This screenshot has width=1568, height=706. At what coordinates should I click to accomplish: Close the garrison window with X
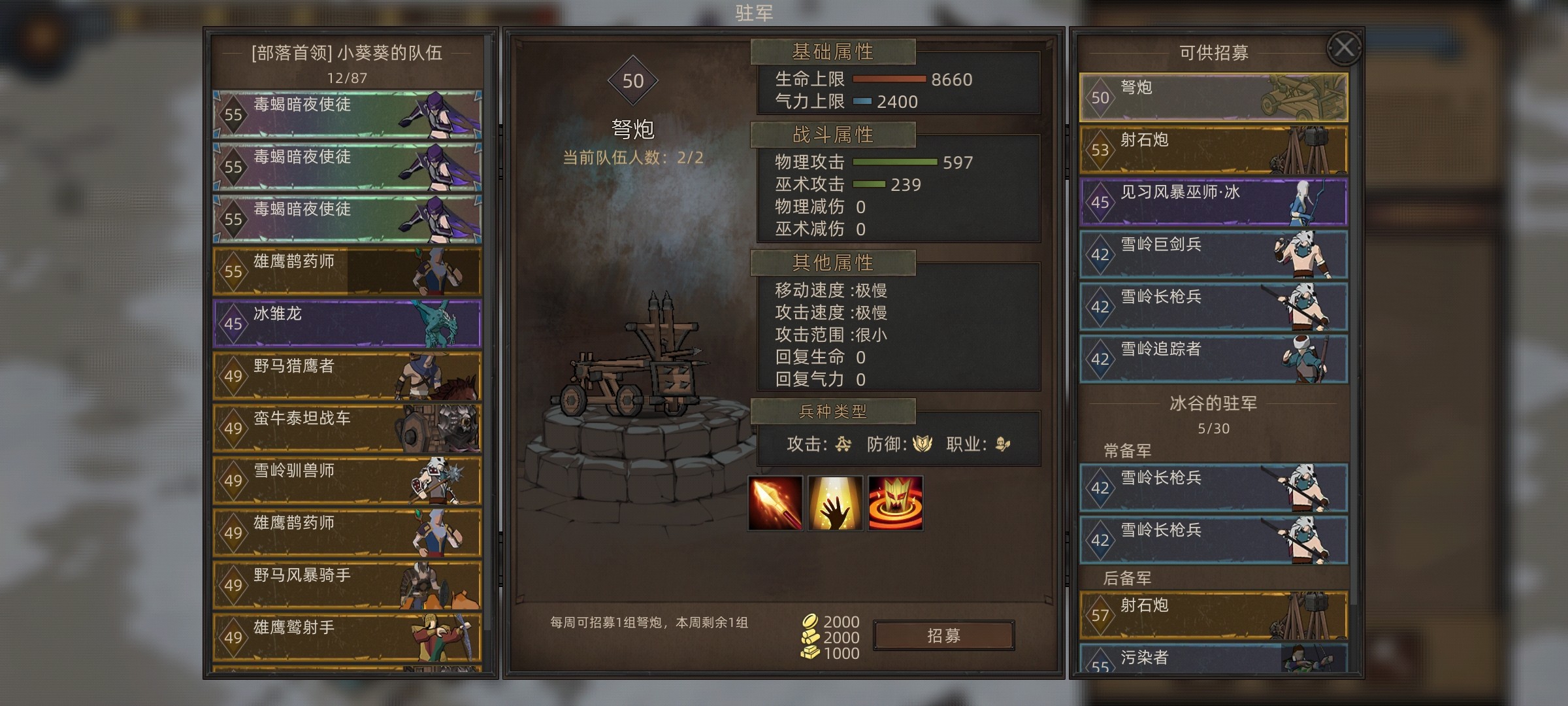pos(1344,48)
